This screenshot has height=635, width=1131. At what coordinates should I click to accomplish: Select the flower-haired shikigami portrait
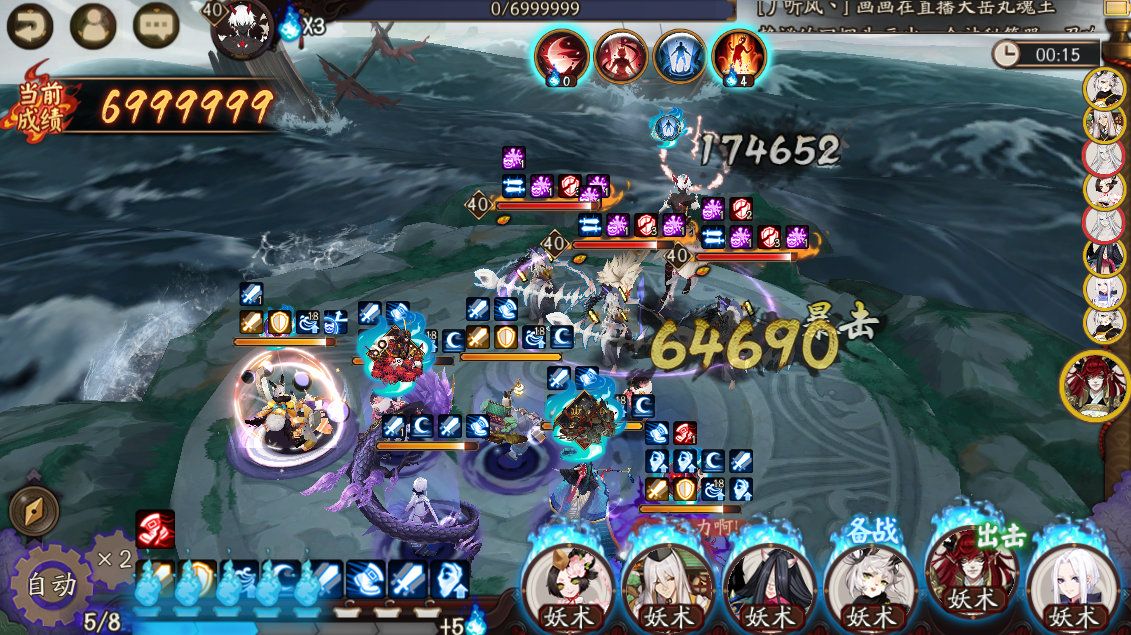(x=568, y=580)
